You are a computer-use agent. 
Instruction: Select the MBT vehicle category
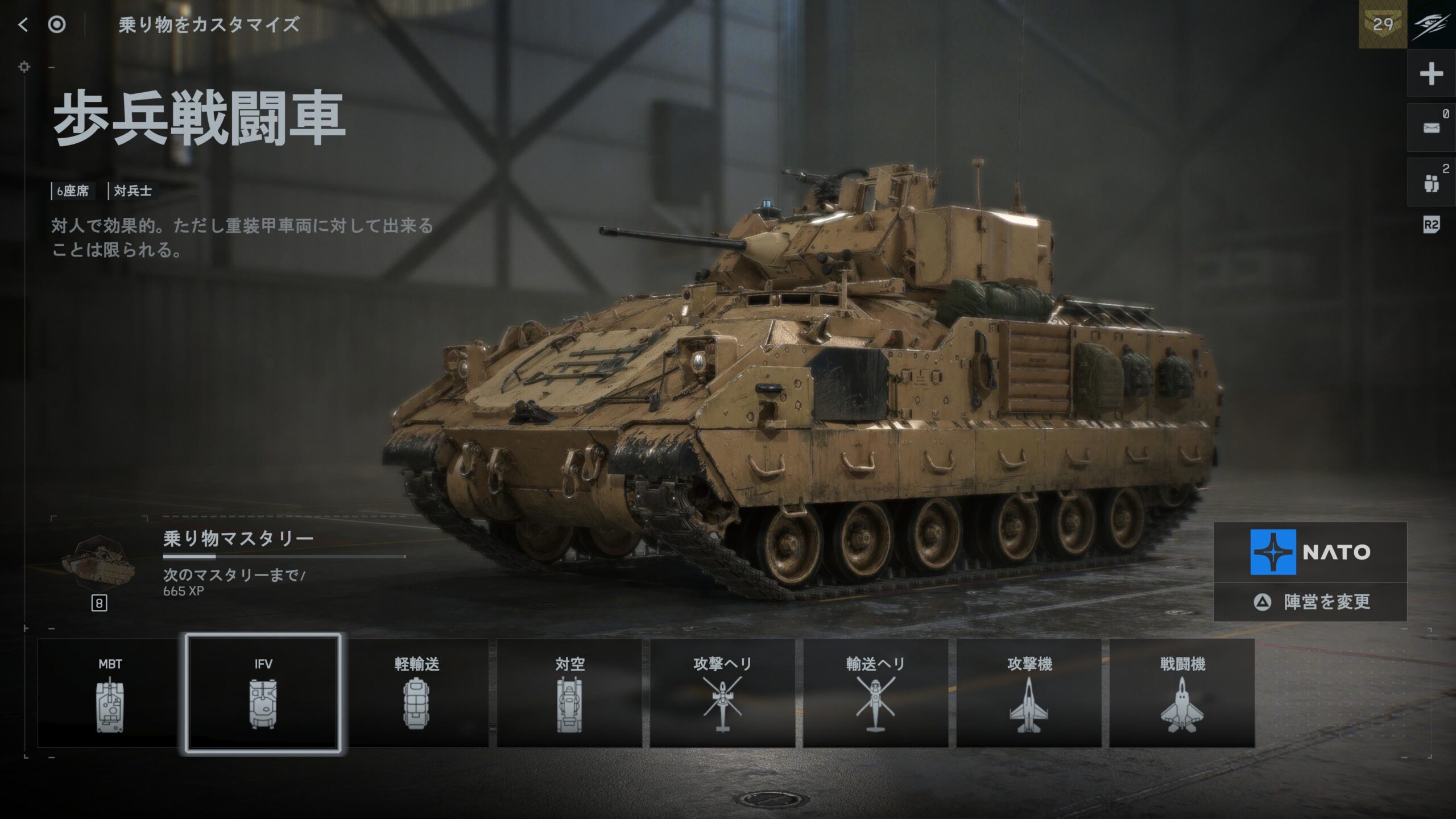point(110,693)
